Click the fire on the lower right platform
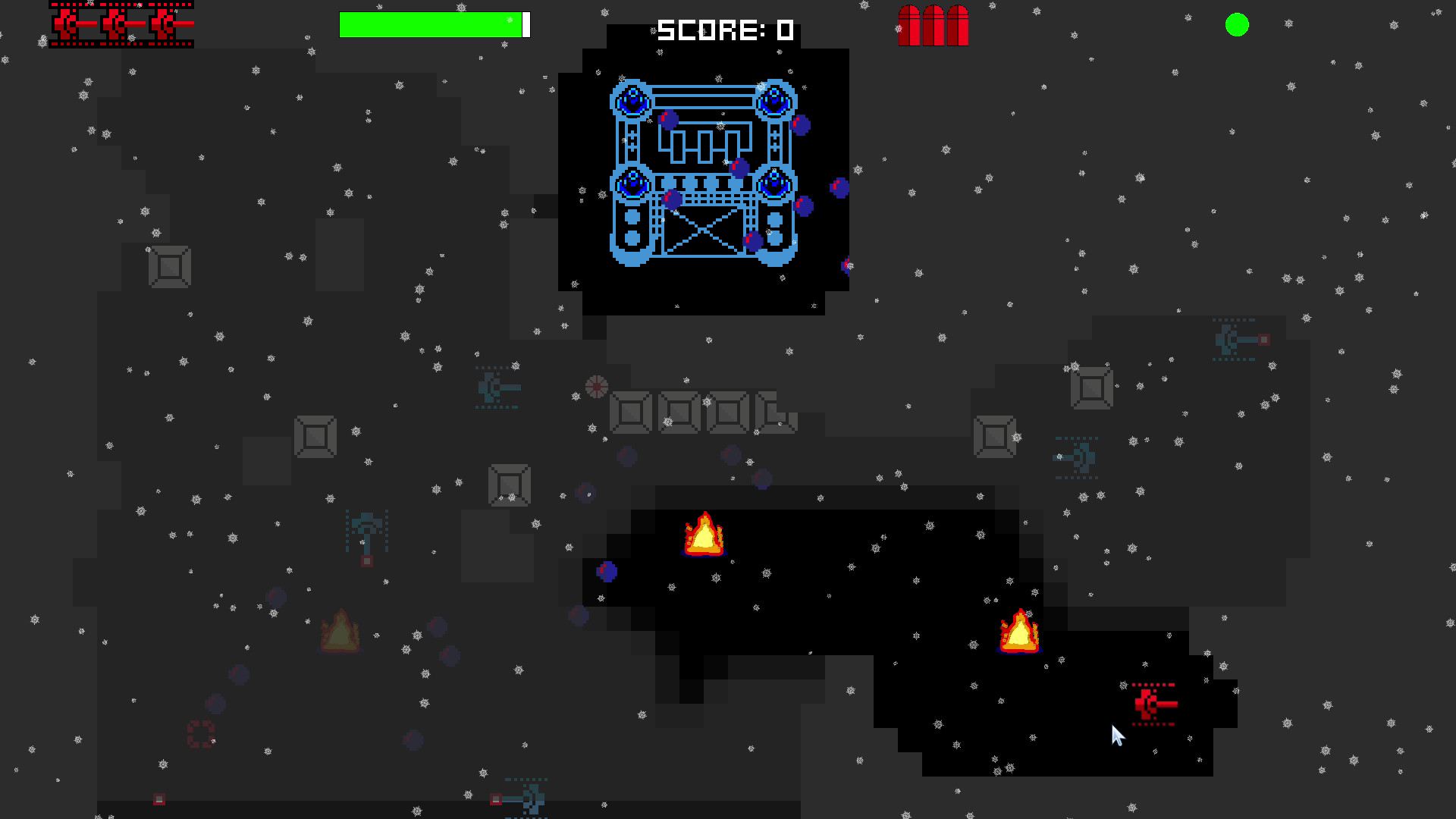1456x819 pixels. click(x=1018, y=631)
